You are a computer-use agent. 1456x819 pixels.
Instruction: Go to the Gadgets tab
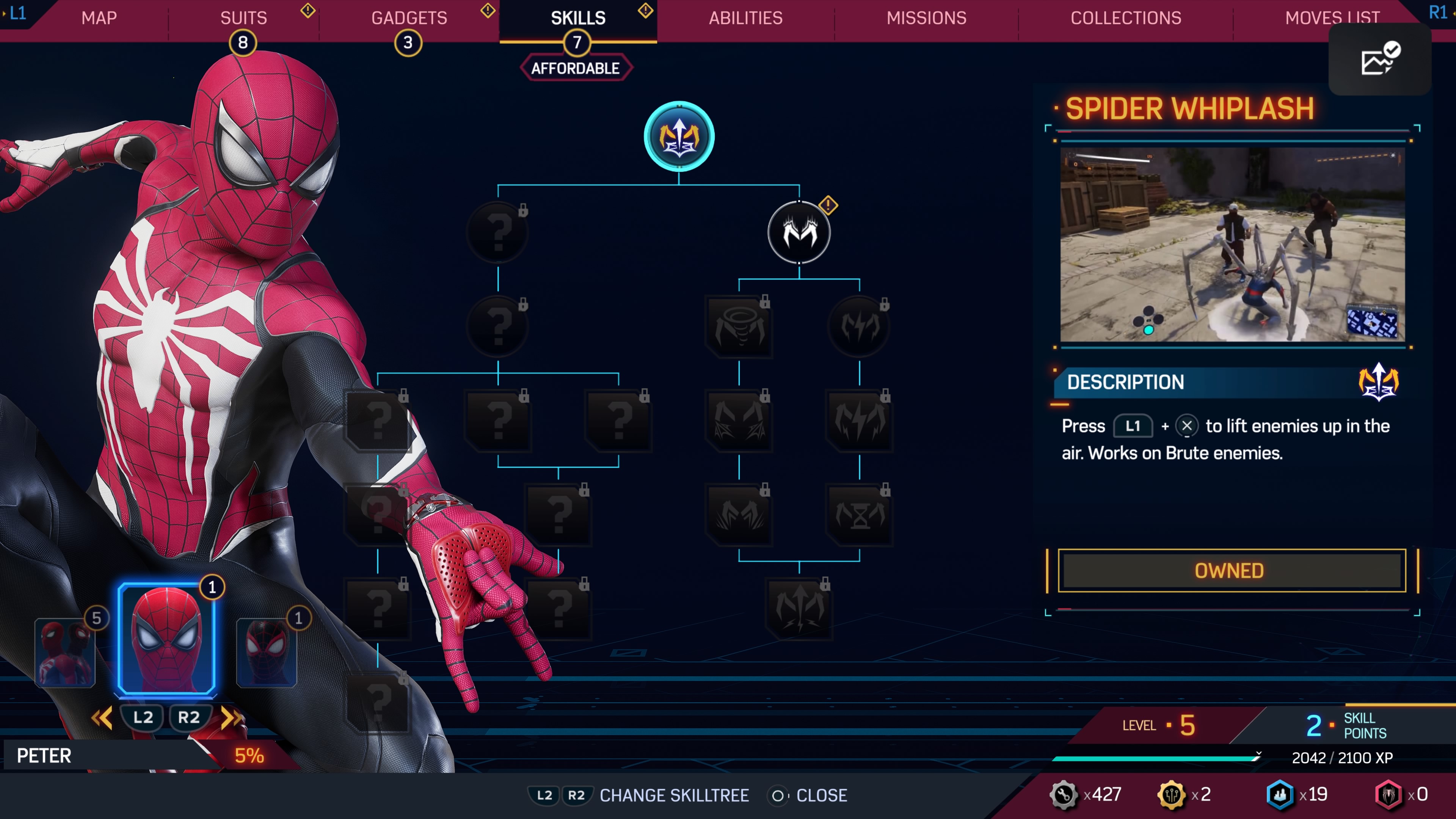coord(409,18)
